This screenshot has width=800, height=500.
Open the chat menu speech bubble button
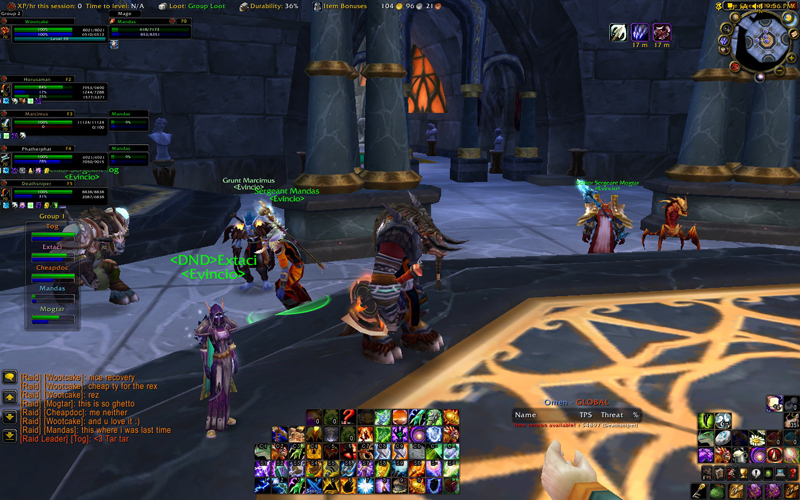pyautogui.click(x=9, y=377)
